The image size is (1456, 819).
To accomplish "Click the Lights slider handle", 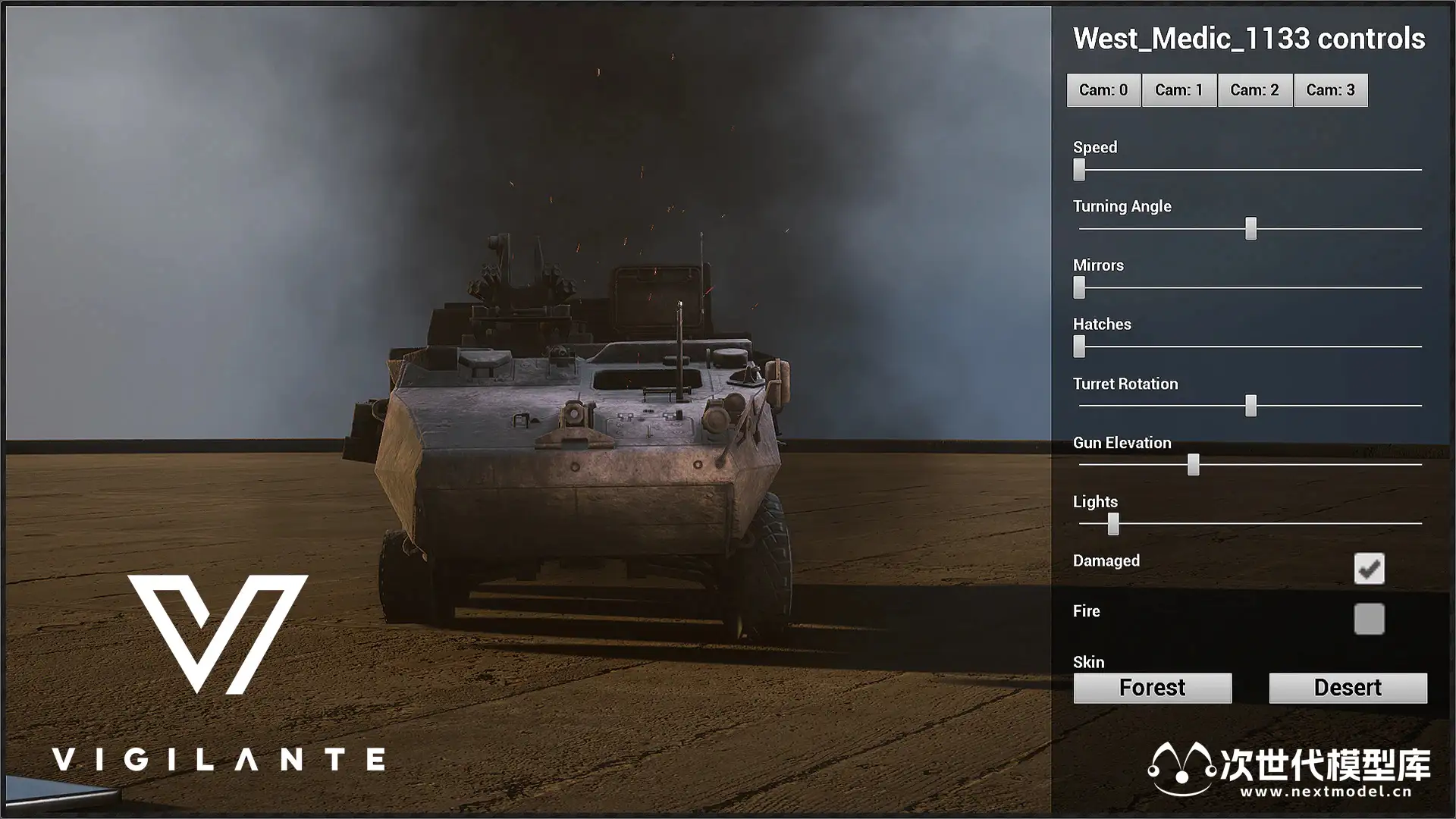I will click(x=1112, y=524).
